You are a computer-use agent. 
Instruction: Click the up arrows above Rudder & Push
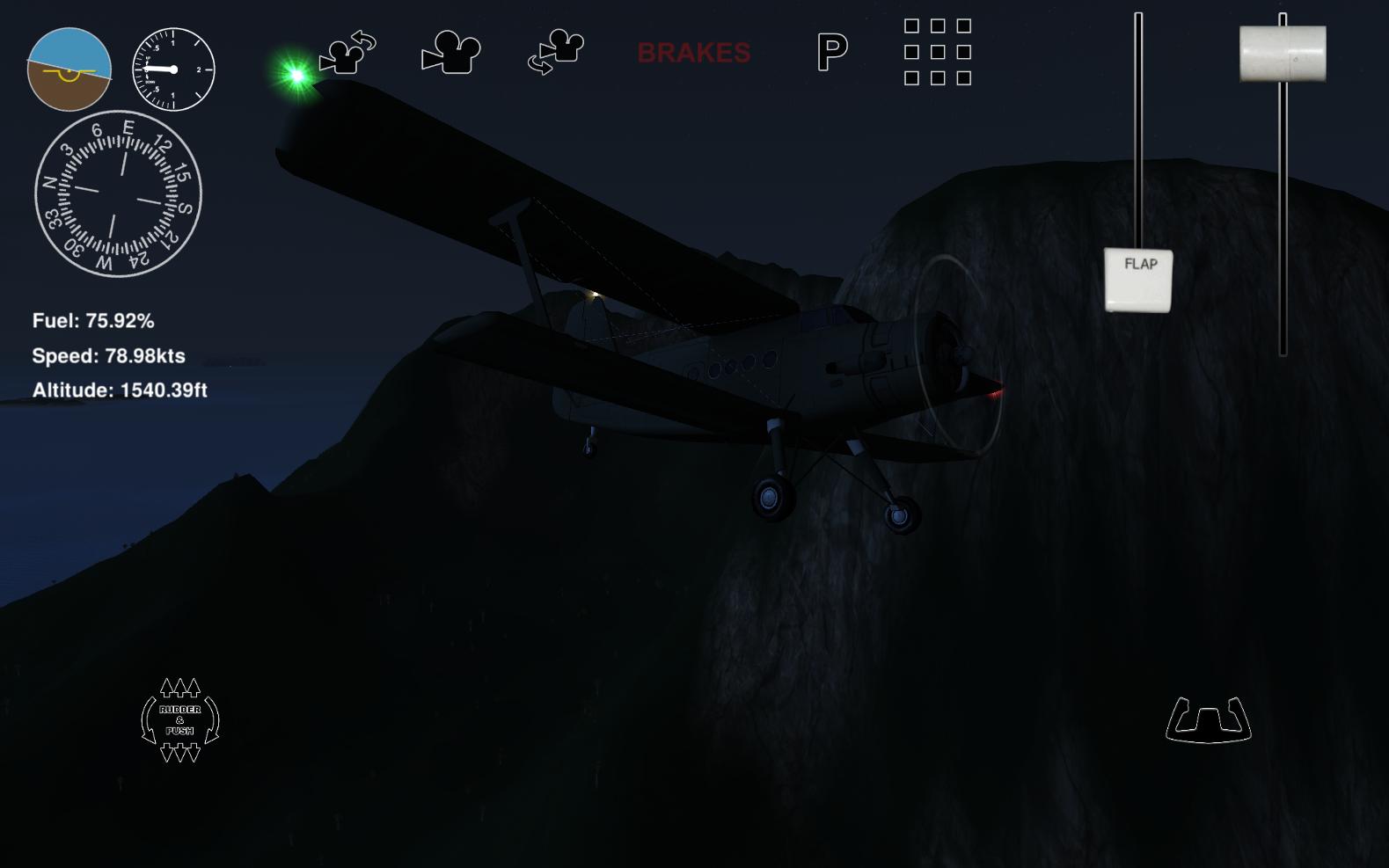(179, 686)
